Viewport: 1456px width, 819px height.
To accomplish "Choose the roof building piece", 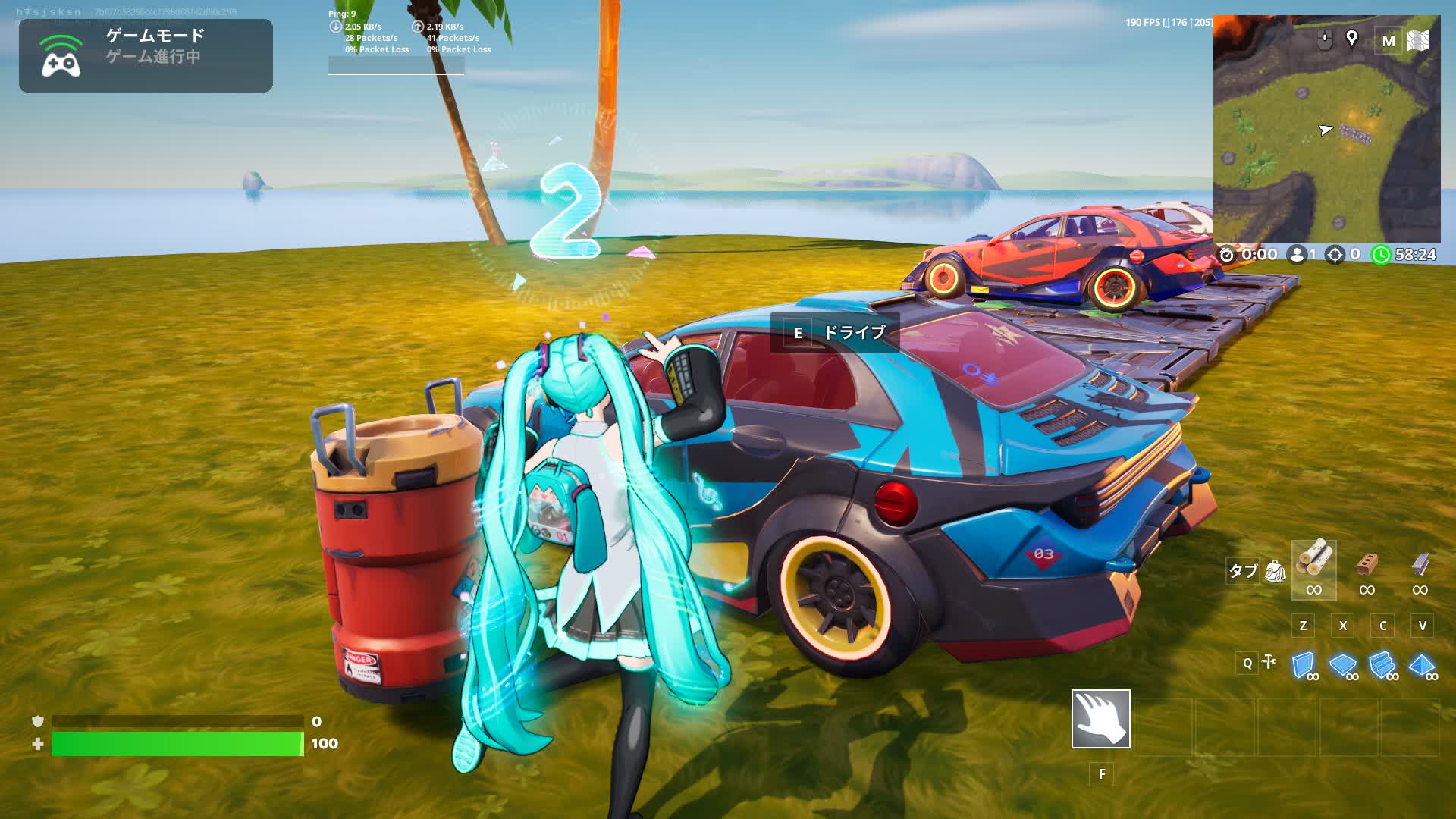I will 1422,665.
